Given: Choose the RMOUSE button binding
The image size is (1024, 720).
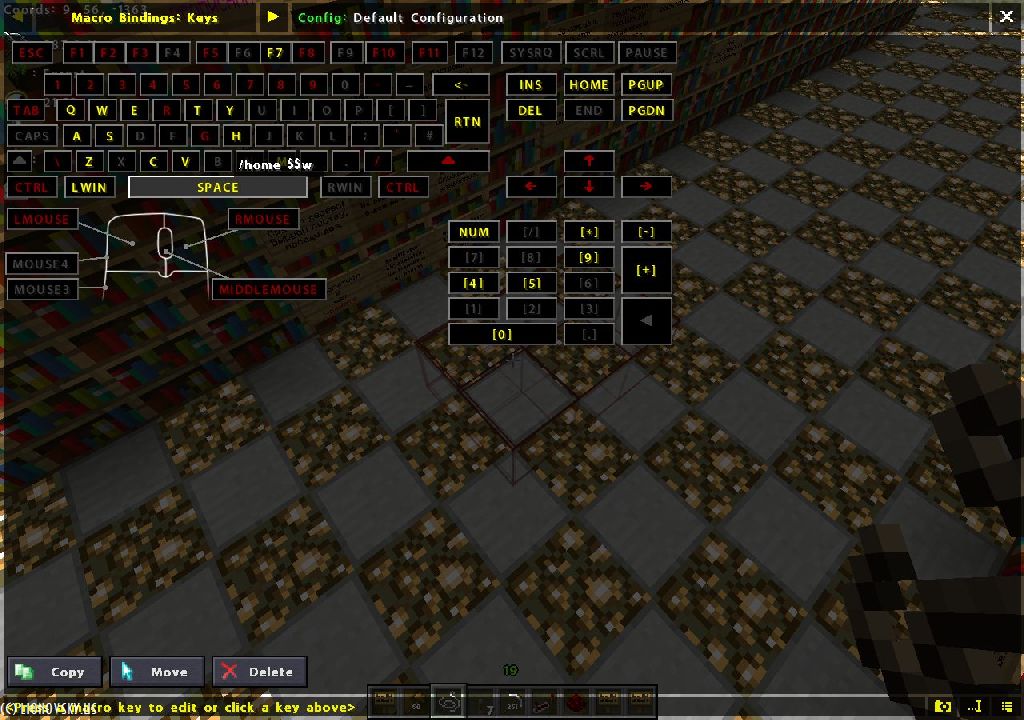Looking at the screenshot, I should [x=264, y=219].
